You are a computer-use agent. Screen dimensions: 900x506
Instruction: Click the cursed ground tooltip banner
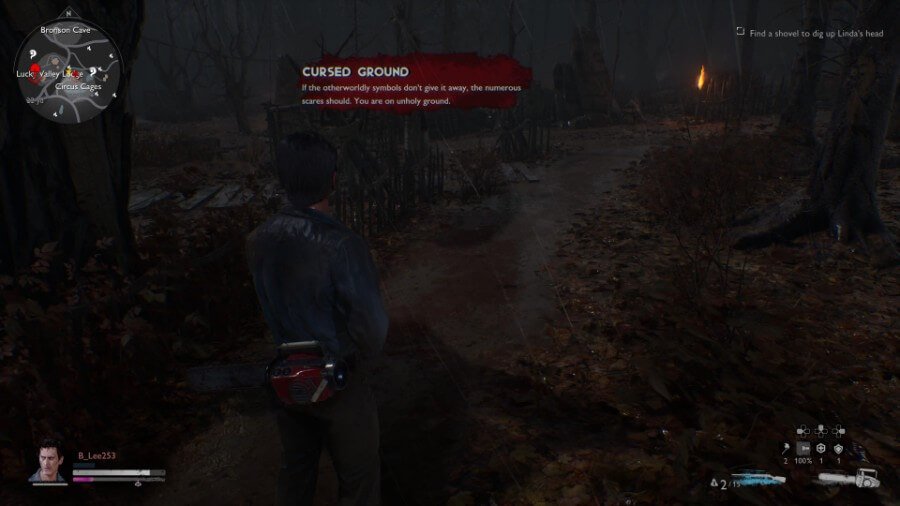click(x=415, y=84)
